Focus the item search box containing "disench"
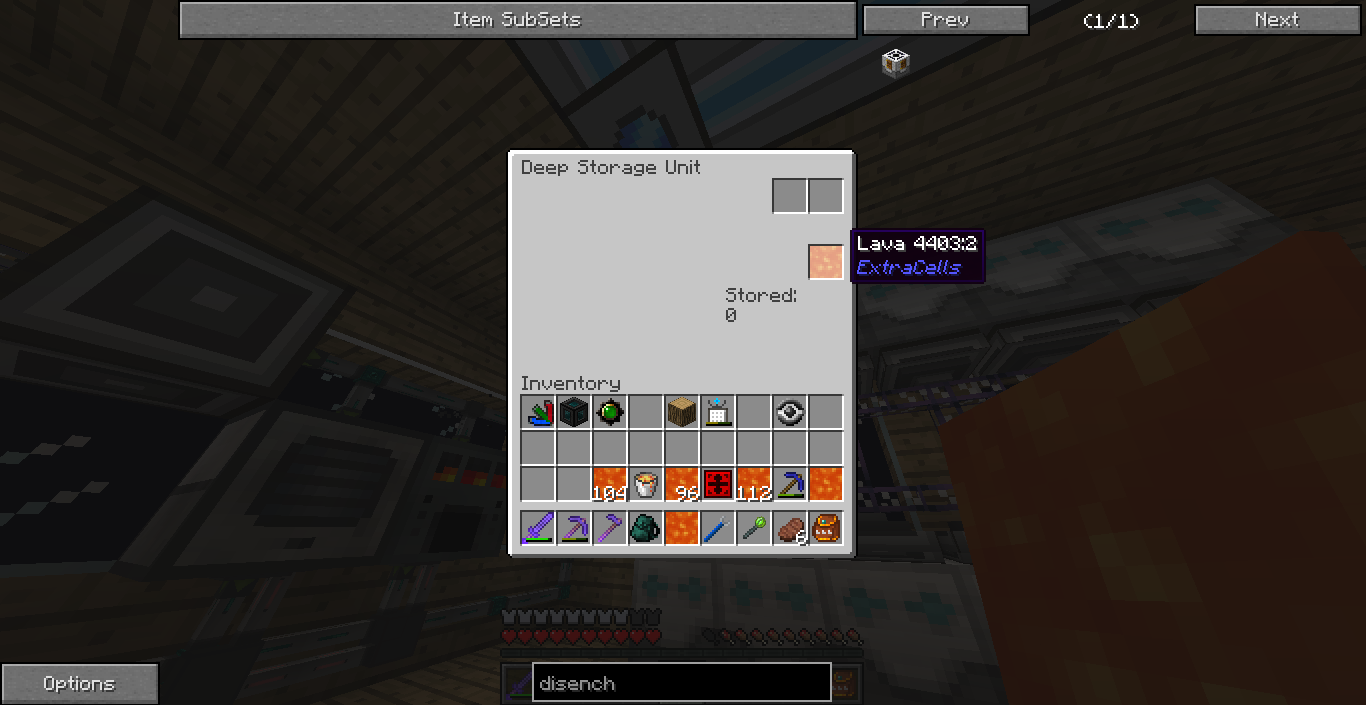This screenshot has width=1366, height=705. [681, 683]
